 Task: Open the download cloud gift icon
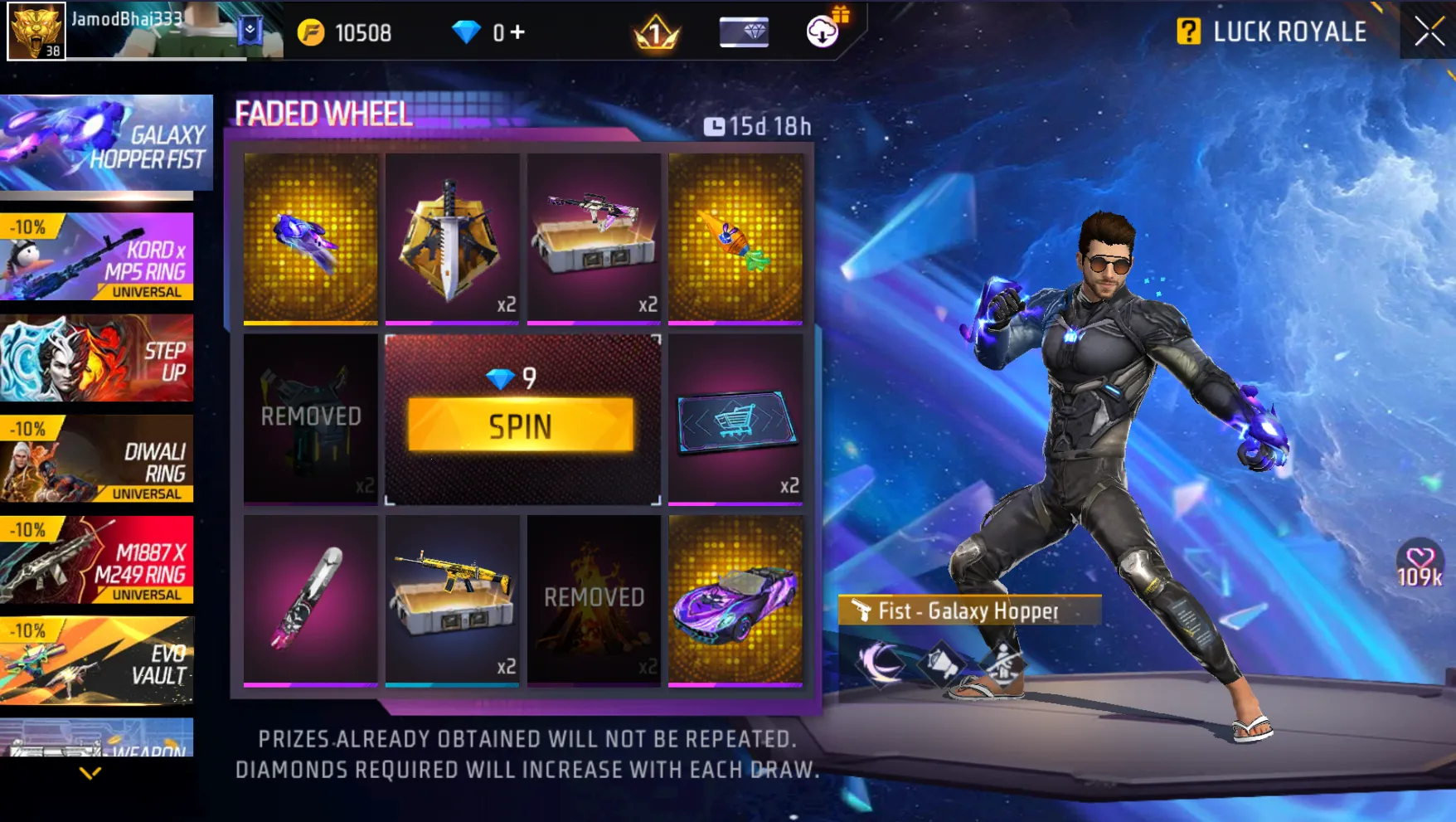click(823, 32)
